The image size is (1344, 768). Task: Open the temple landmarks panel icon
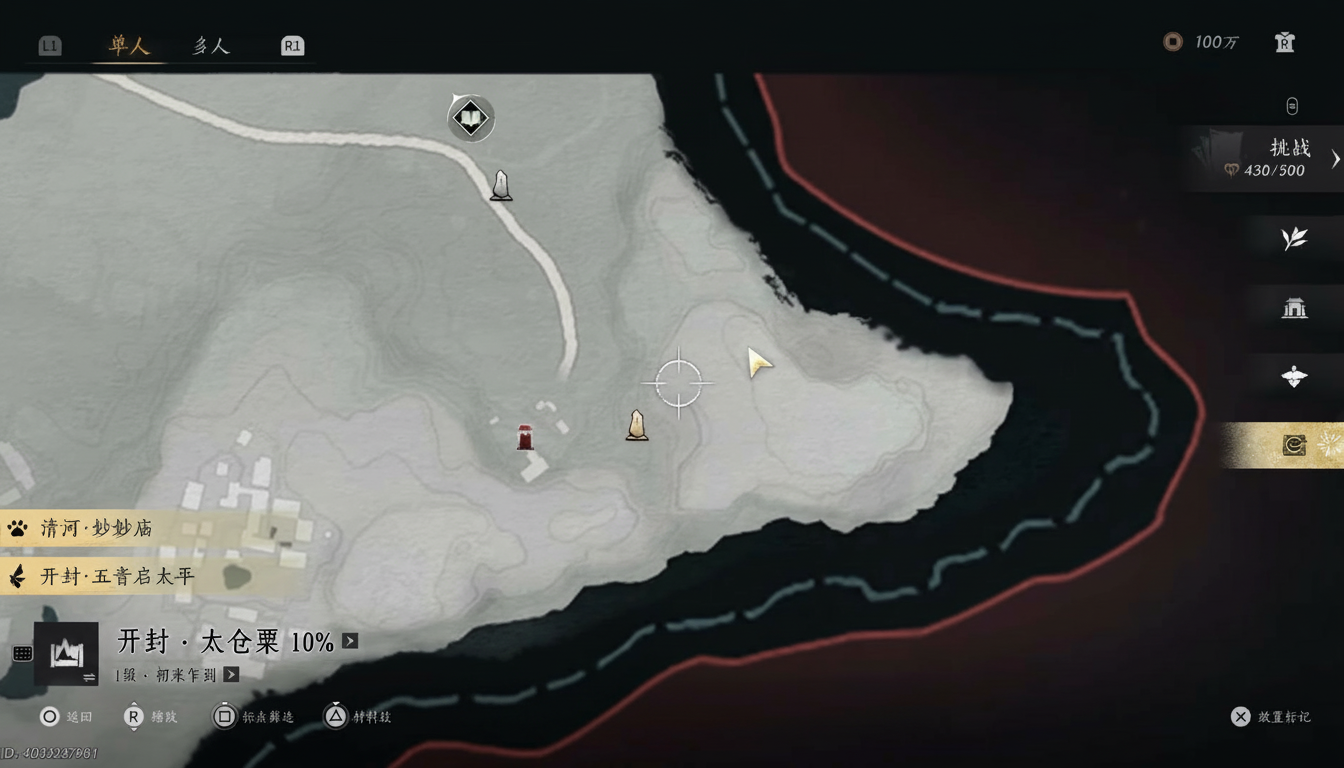[x=1293, y=309]
